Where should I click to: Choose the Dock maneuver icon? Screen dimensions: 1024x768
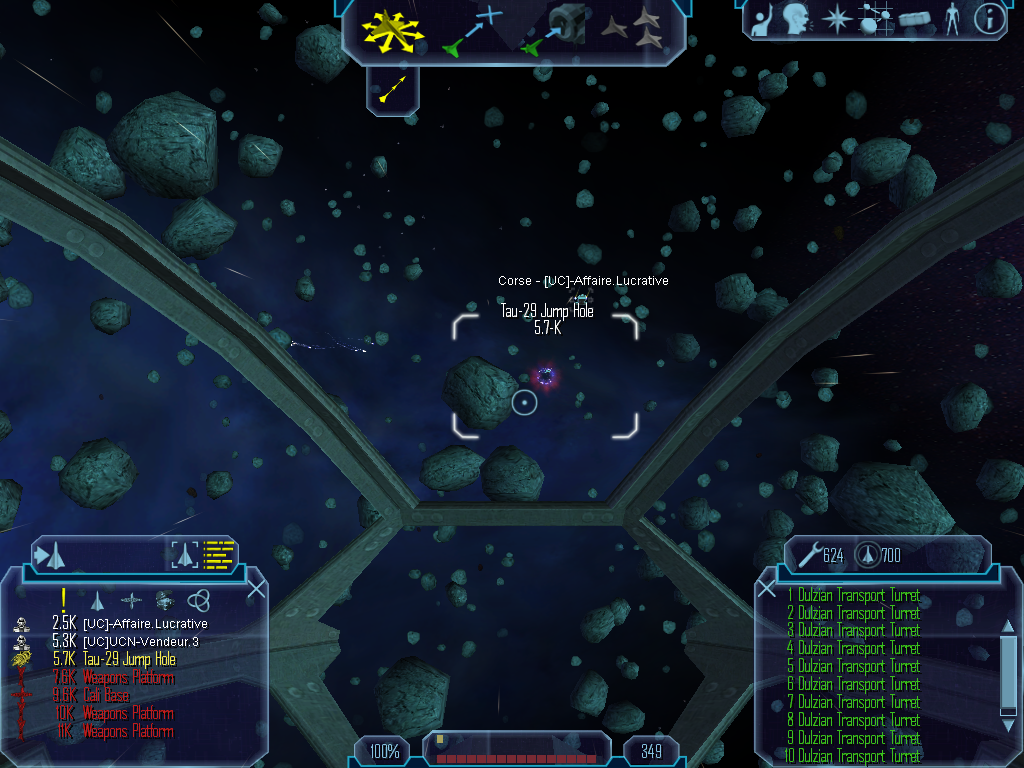pos(554,30)
